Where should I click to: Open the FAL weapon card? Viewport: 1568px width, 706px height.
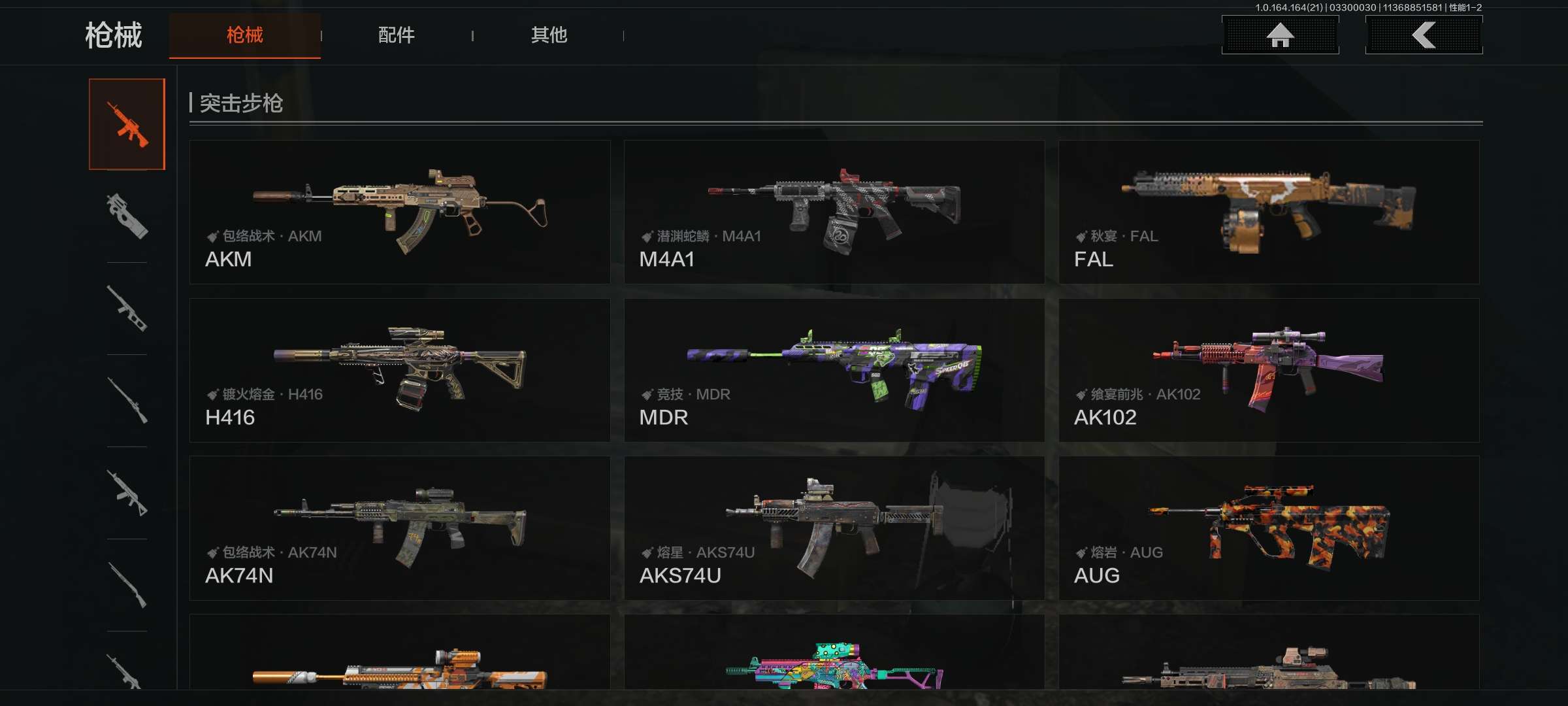click(1269, 212)
